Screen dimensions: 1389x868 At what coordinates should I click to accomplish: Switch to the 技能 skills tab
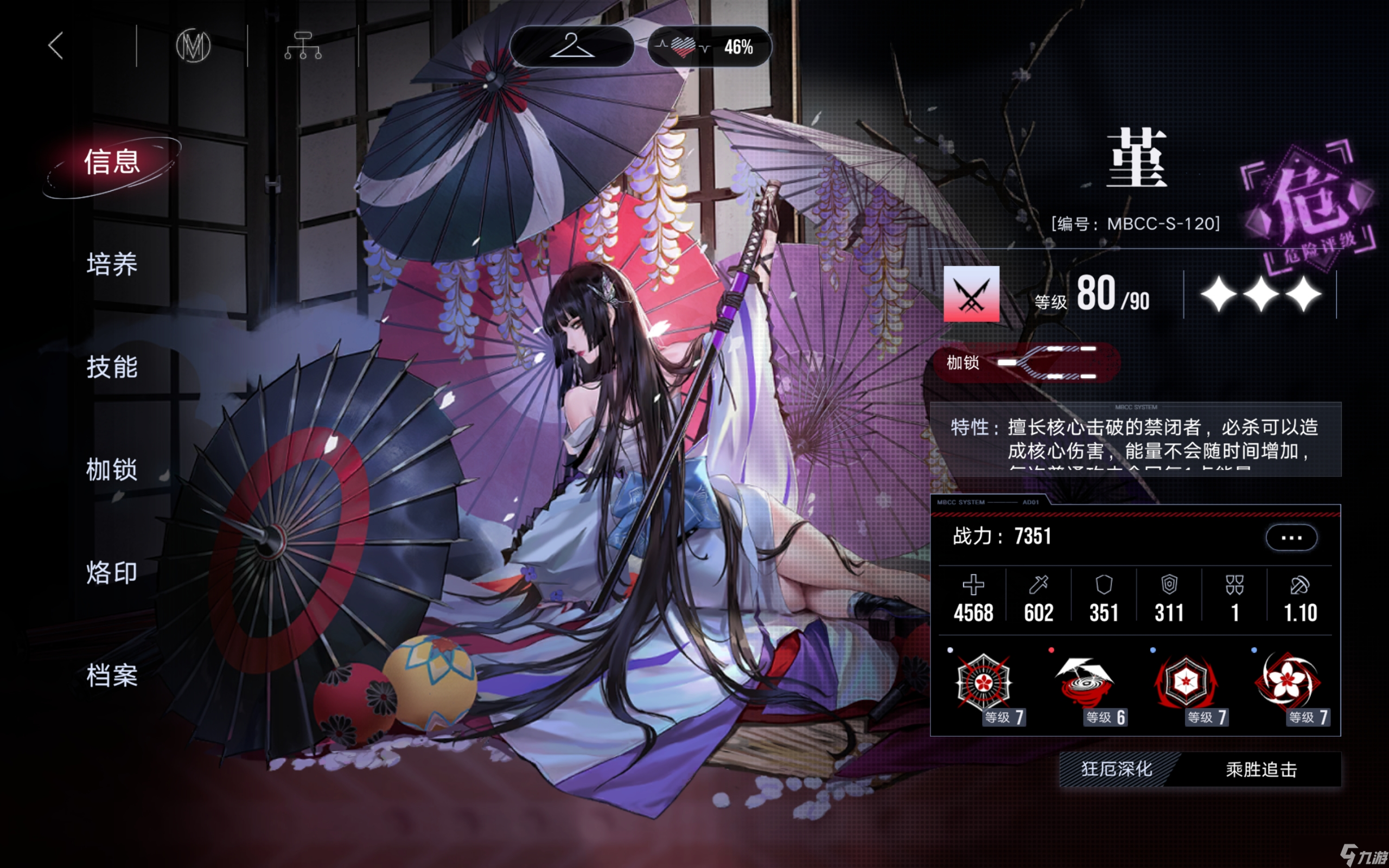112,367
